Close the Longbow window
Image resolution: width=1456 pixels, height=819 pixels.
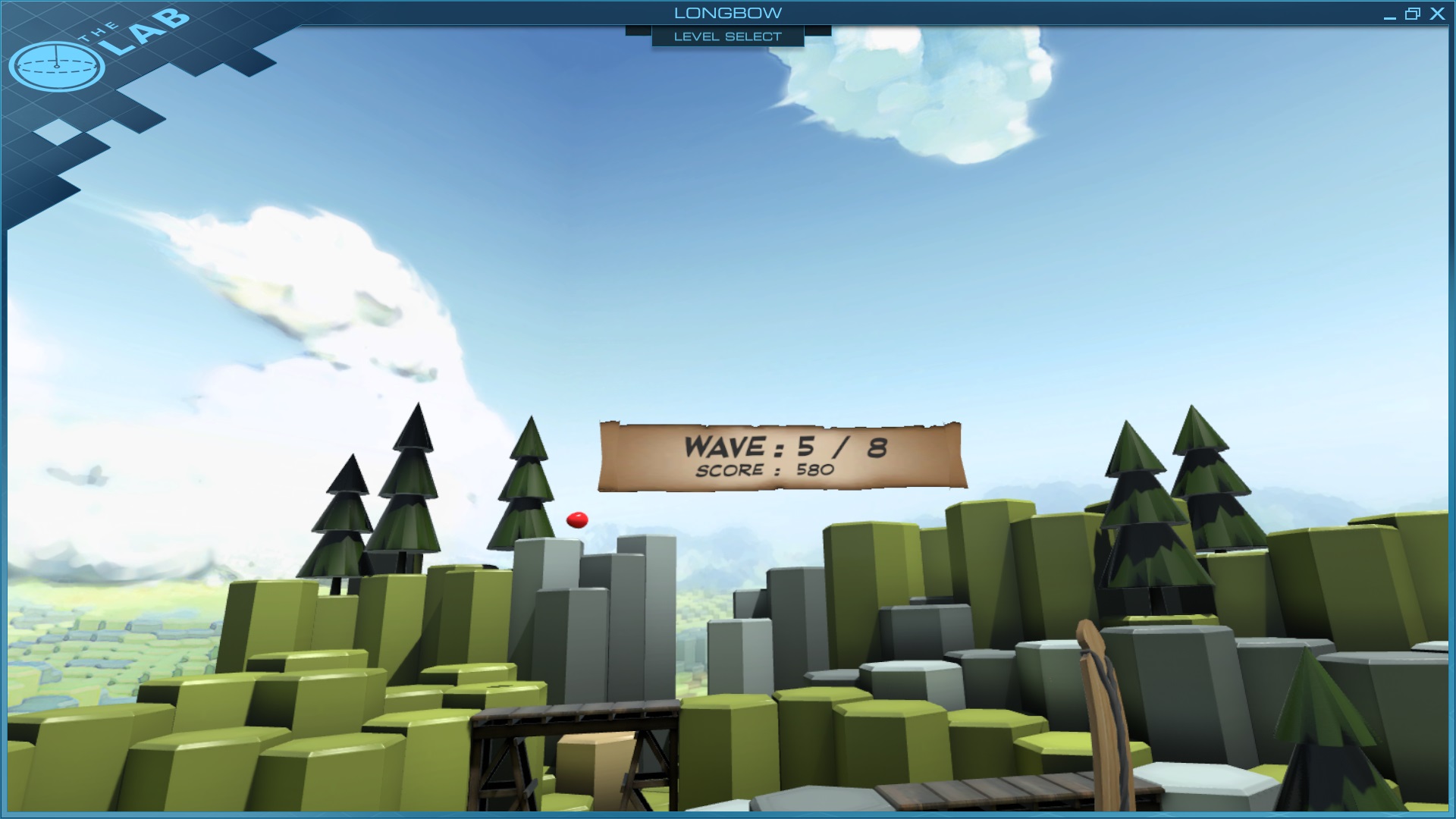point(1437,14)
